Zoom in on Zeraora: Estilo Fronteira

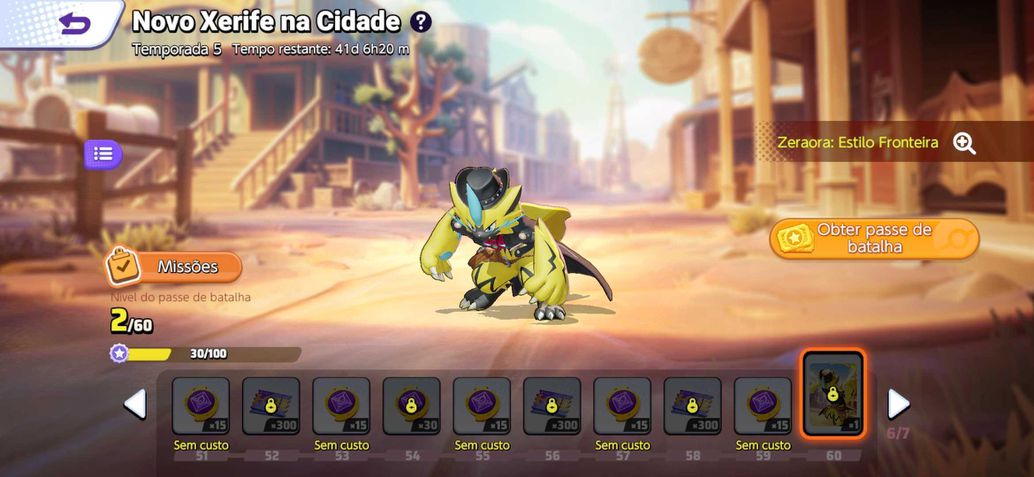click(964, 143)
